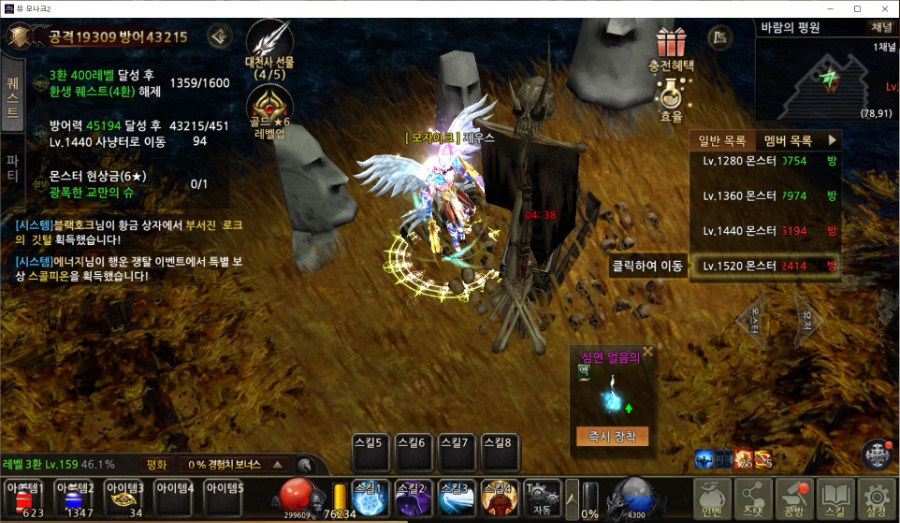
Task: Open the 골드 레벨업 icon
Action: tap(270, 110)
